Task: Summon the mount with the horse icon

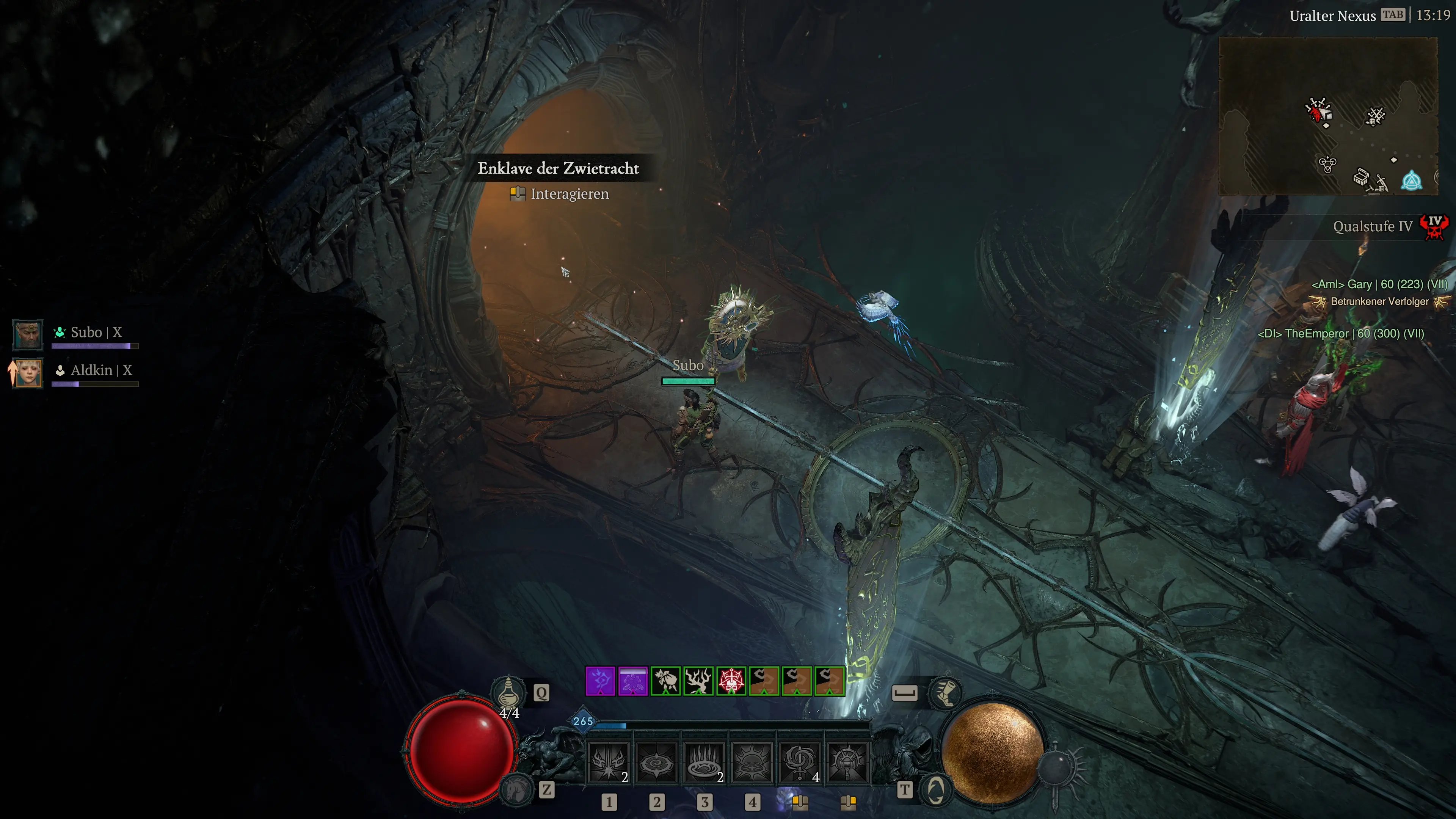Action: point(516,789)
